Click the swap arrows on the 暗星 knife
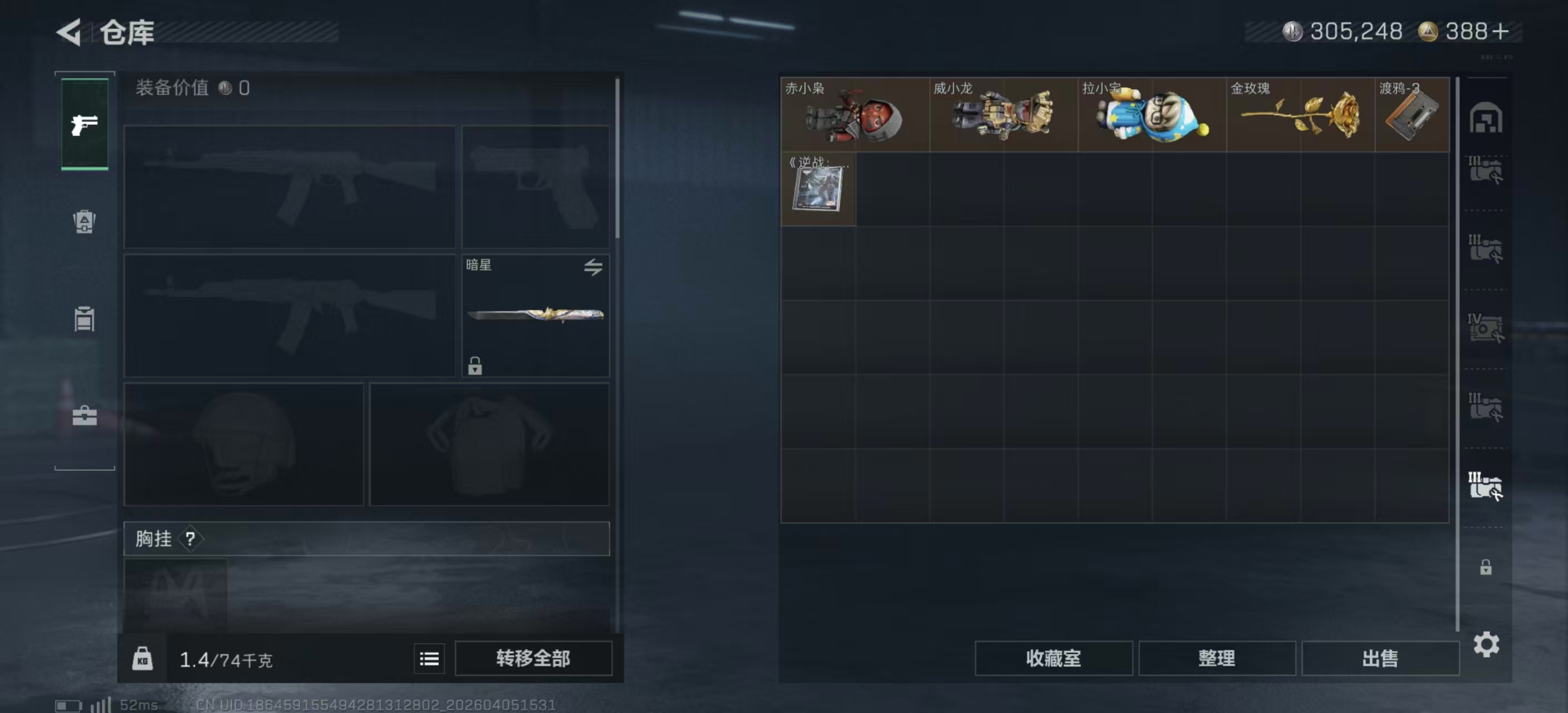 pos(595,268)
